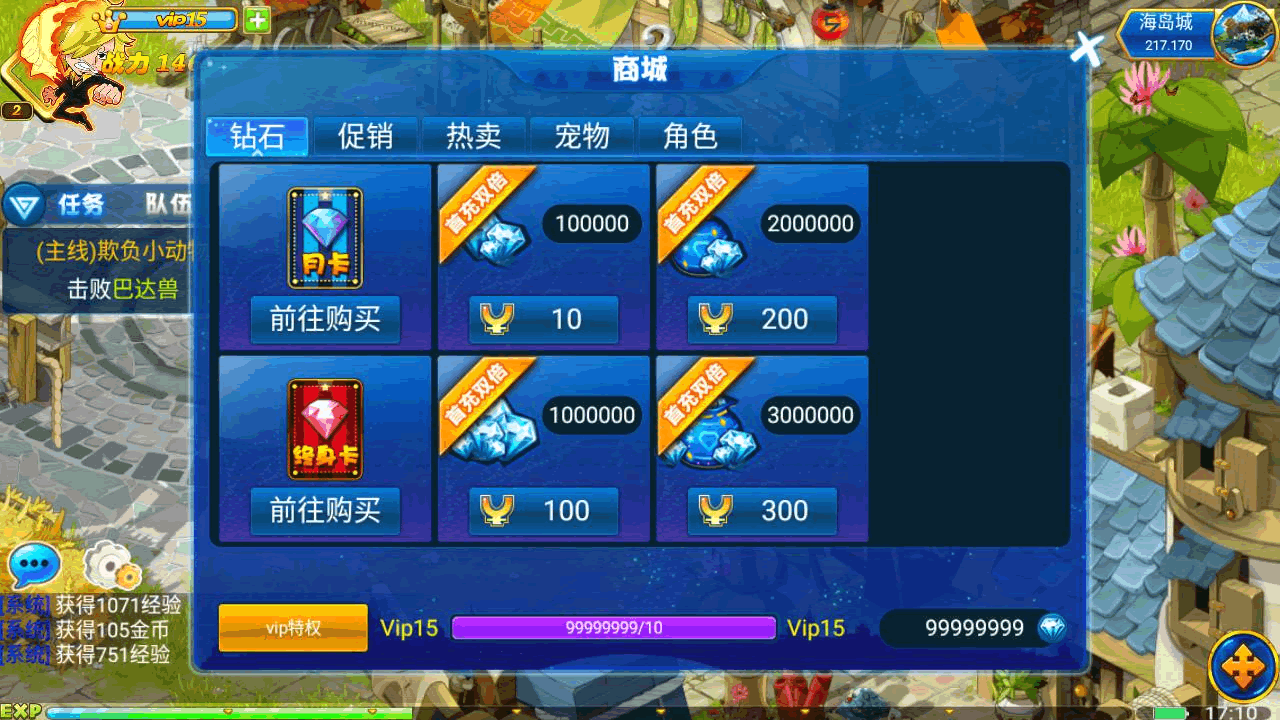Open the 热卖 hot sale tab

click(473, 136)
